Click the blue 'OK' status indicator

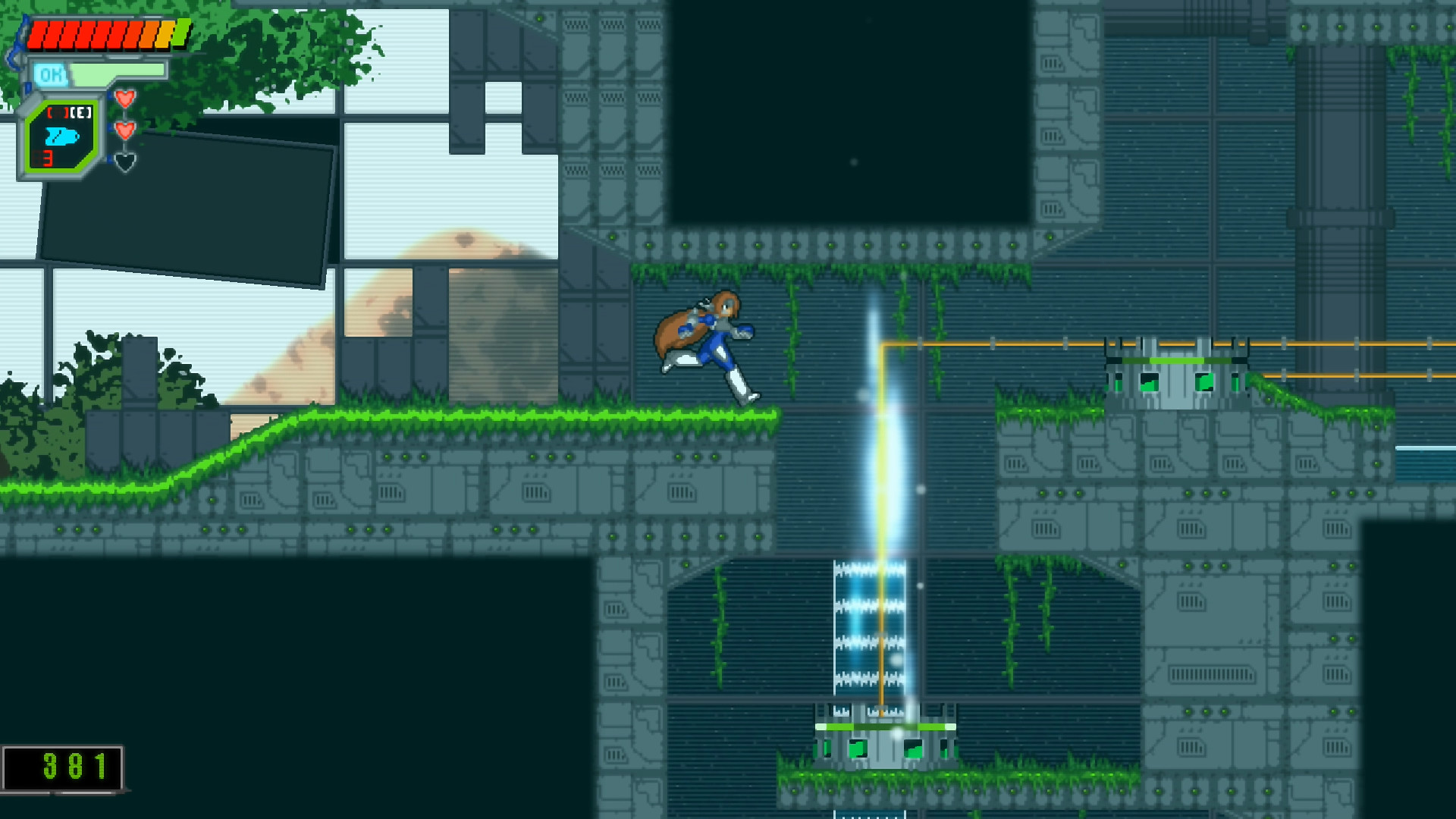53,74
